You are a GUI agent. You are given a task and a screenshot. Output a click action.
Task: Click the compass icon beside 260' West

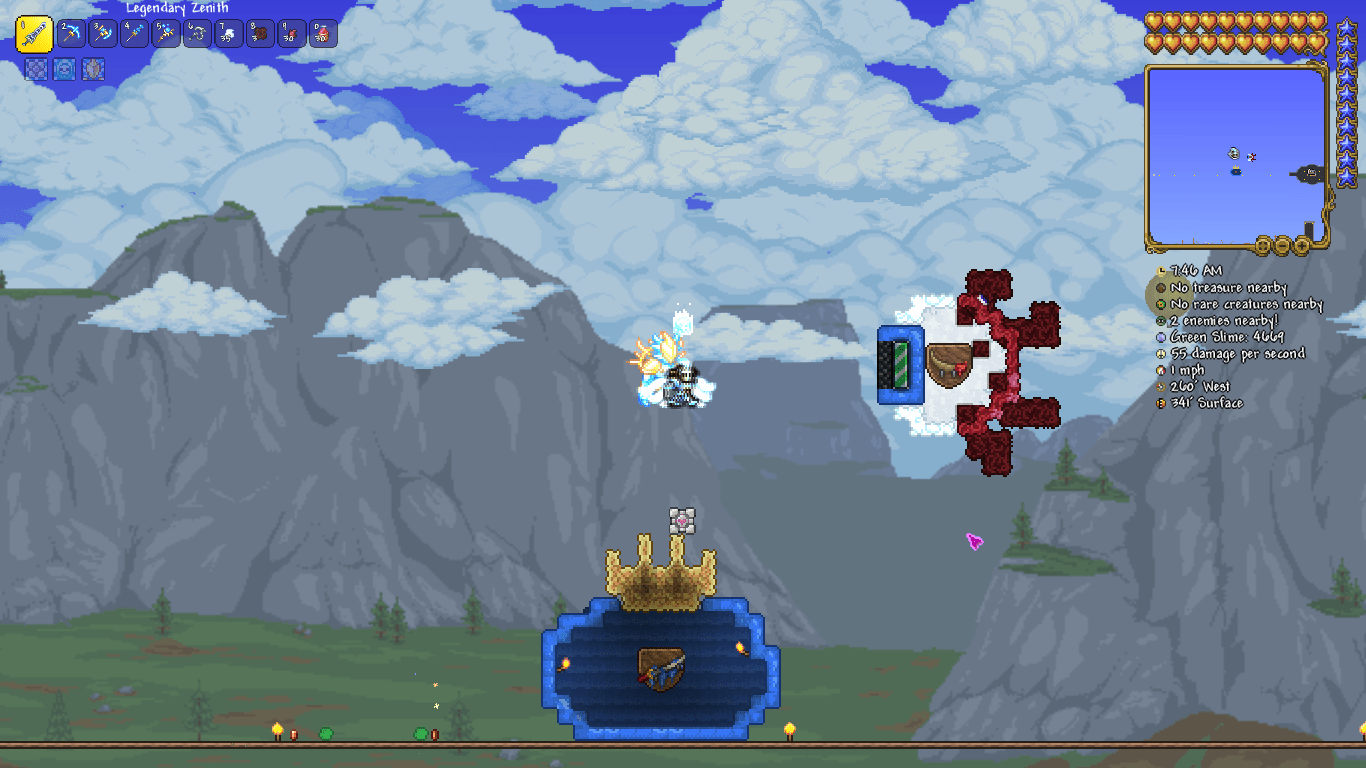1160,386
